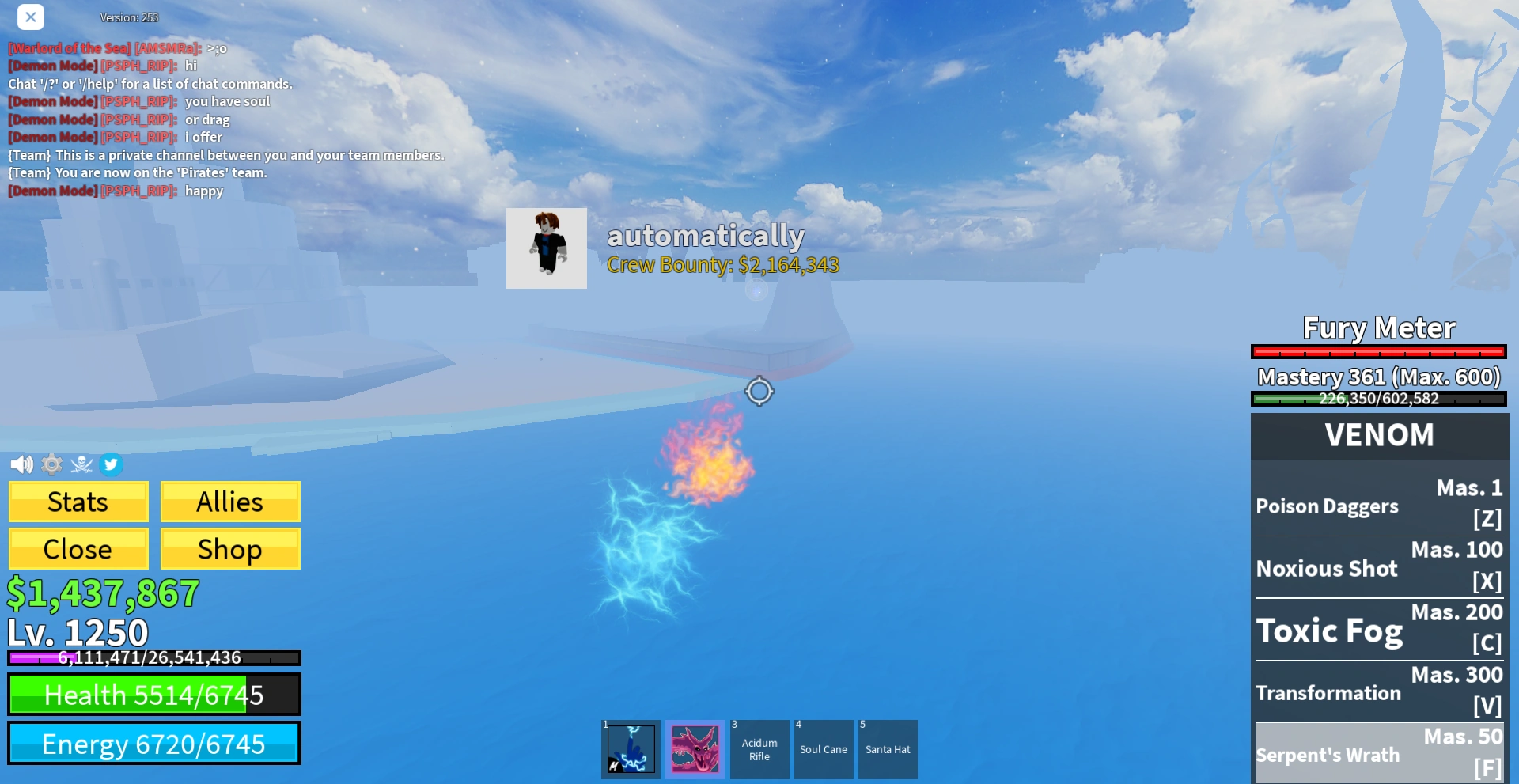Viewport: 1519px width, 784px height.
Task: Equip the Santa Hat in slot 5
Action: pyautogui.click(x=888, y=748)
